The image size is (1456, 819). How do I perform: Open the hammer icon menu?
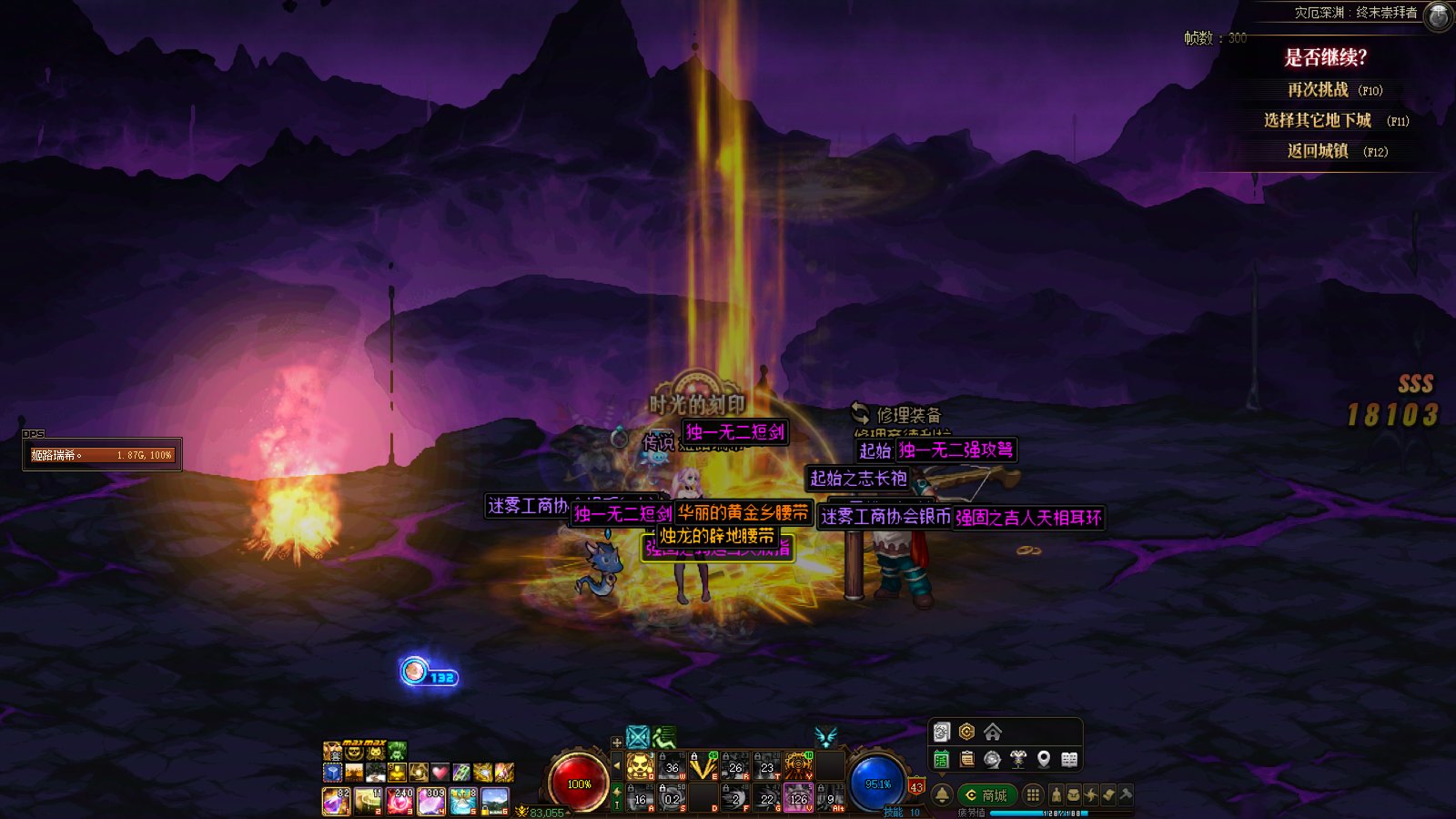point(1126,794)
